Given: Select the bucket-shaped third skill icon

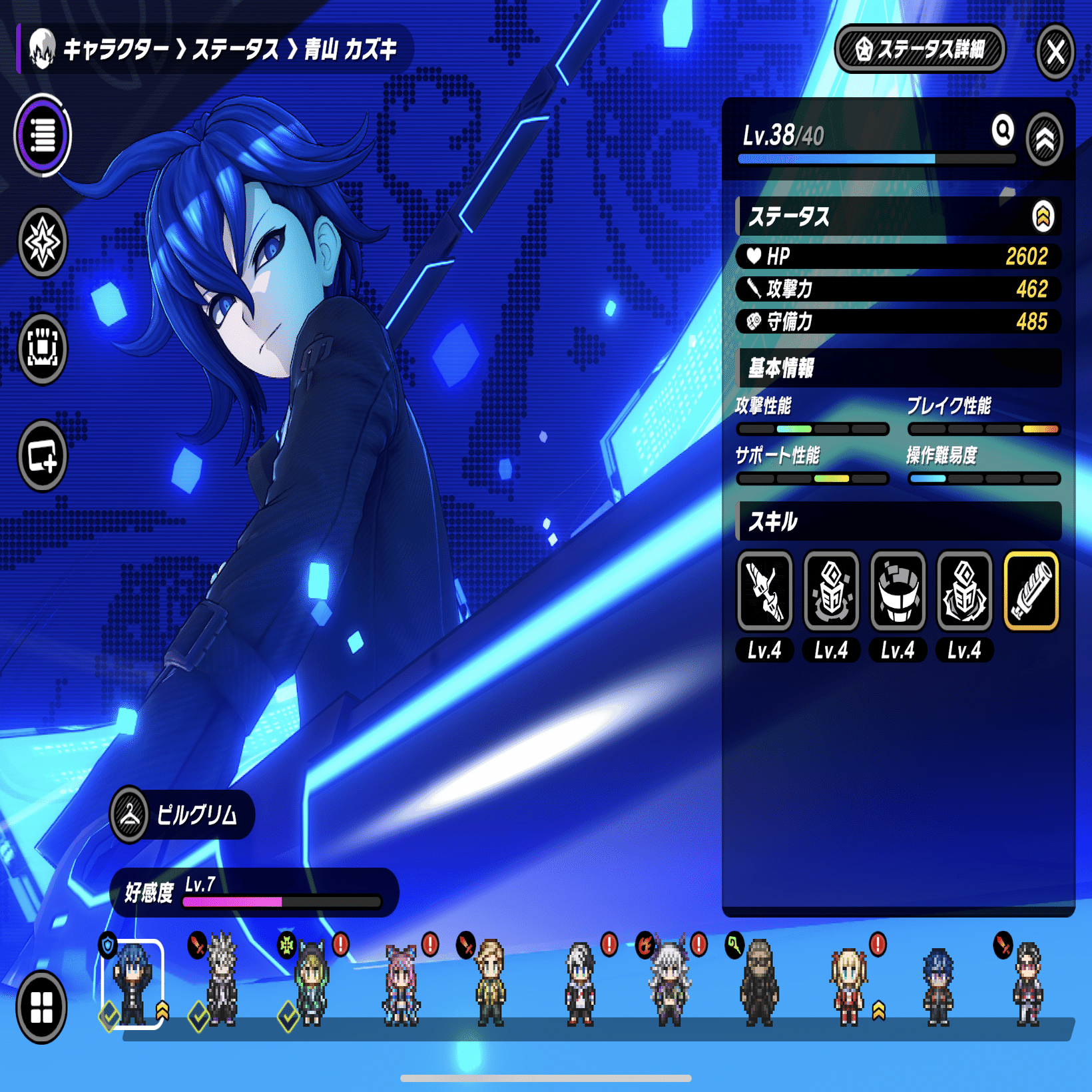Looking at the screenshot, I should click(x=898, y=591).
